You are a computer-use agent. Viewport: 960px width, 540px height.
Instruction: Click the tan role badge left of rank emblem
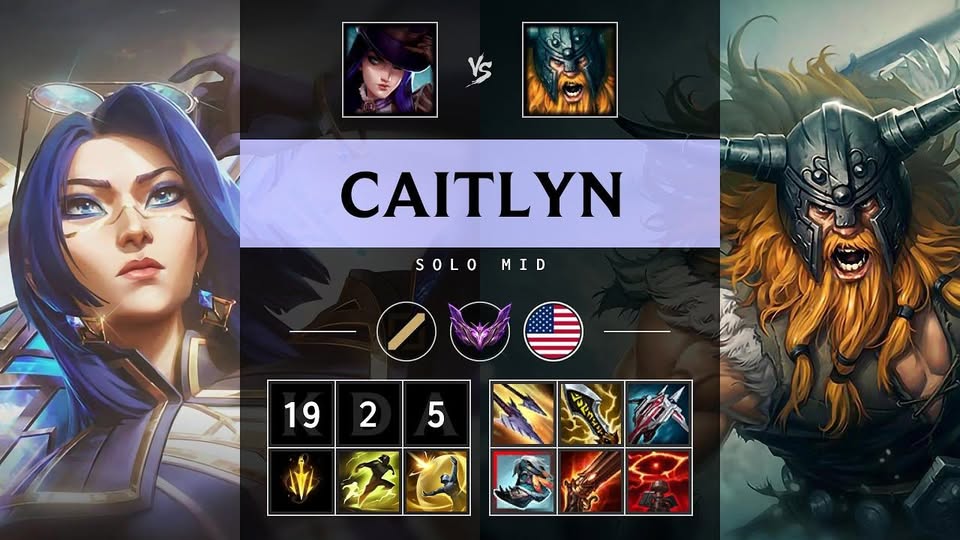point(407,330)
